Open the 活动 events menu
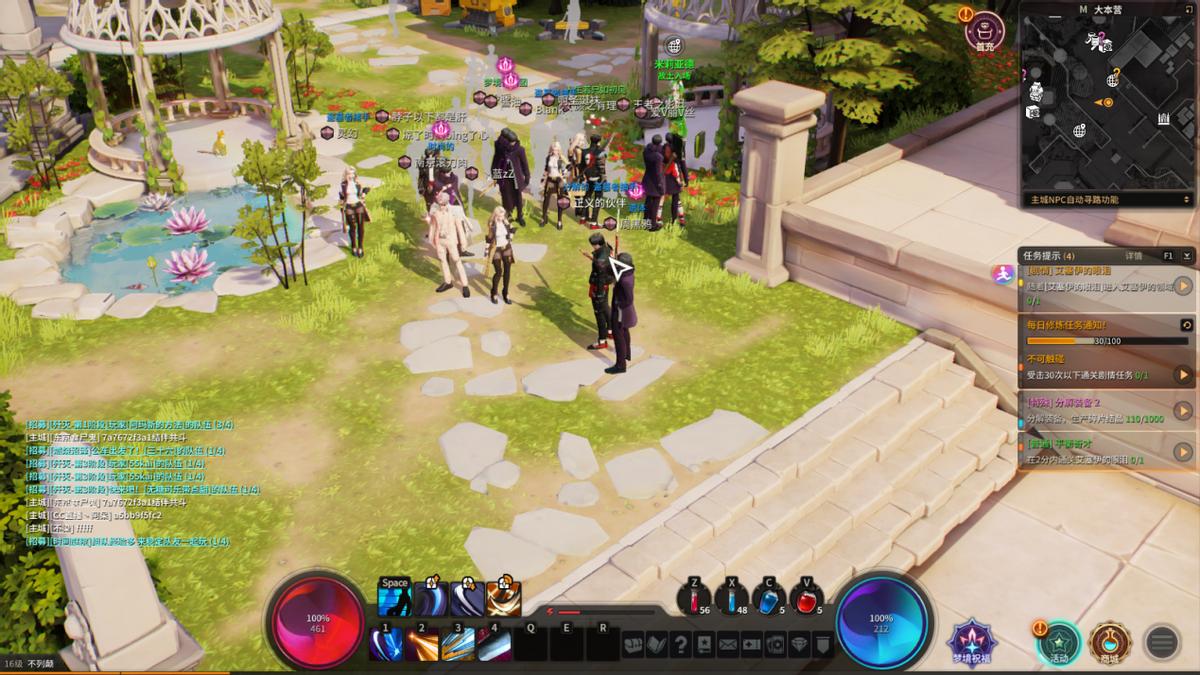 1059,641
